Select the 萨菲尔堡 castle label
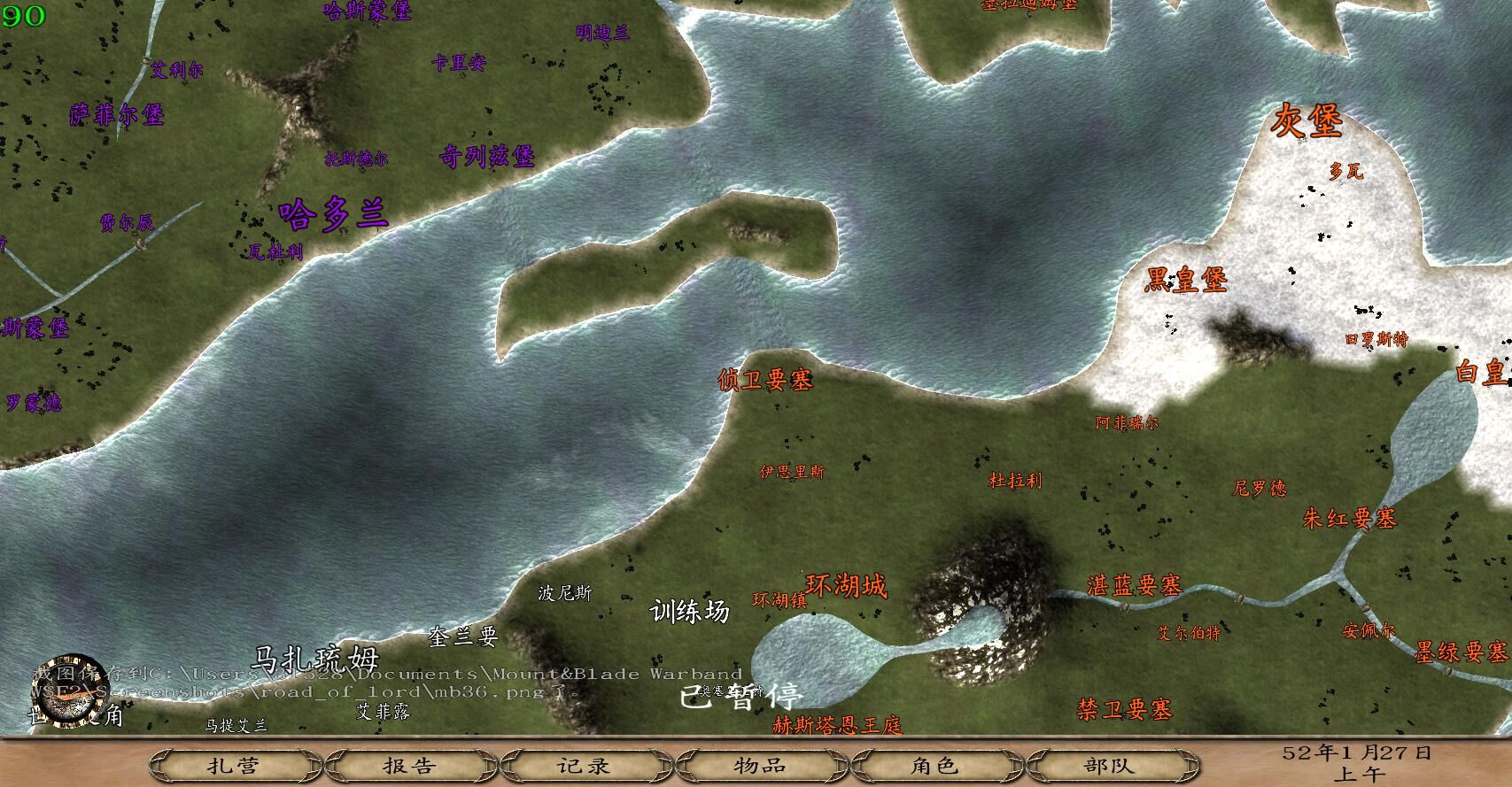This screenshot has height=787, width=1512. coord(117,114)
